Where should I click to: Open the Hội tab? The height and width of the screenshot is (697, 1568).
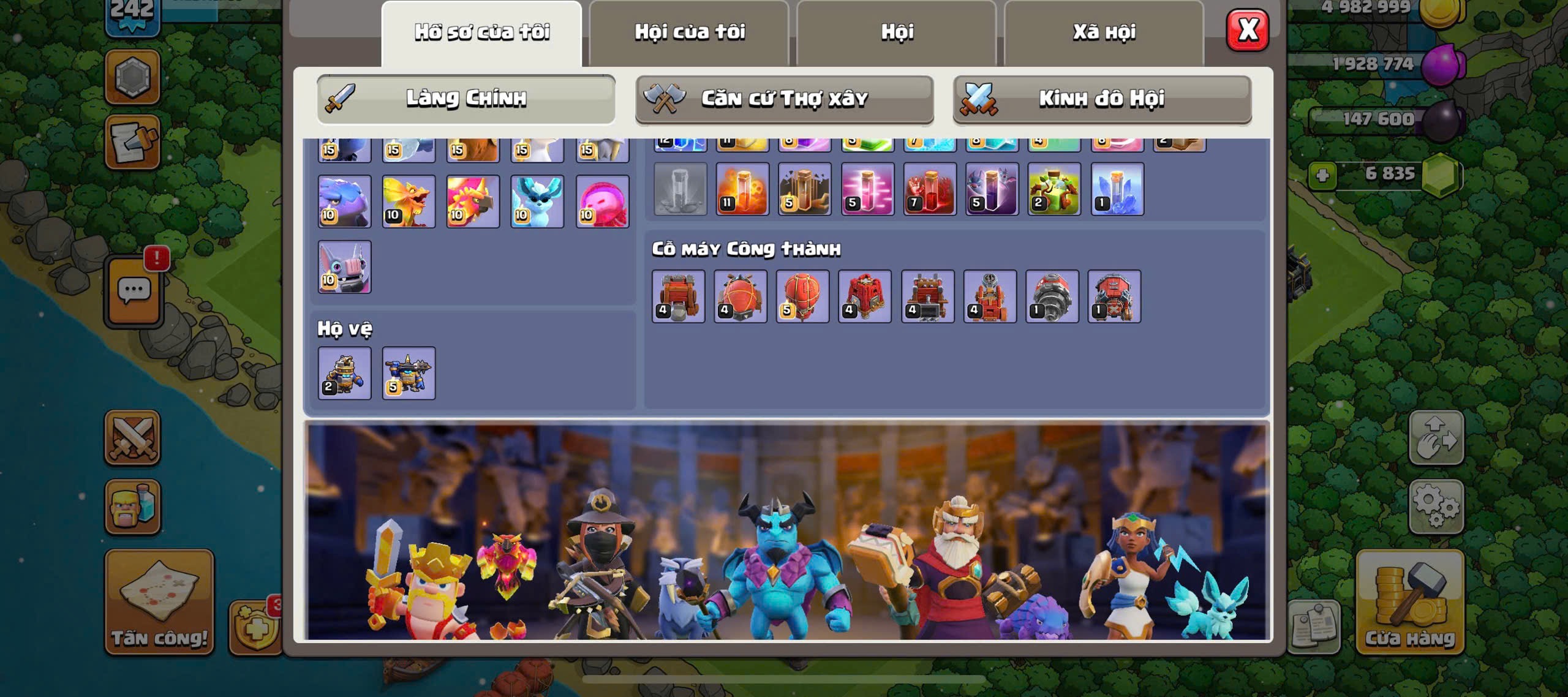897,32
